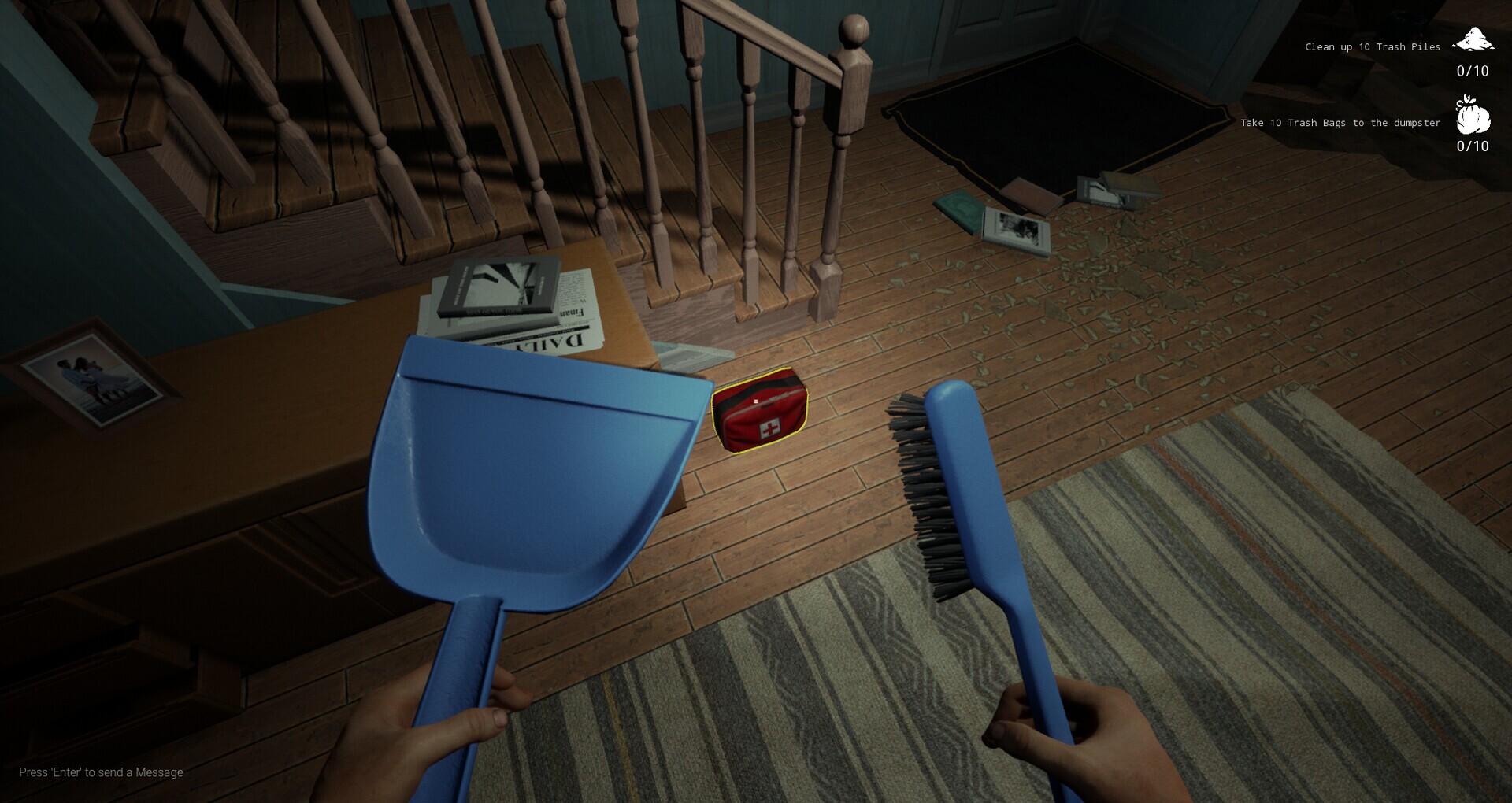Screen dimensions: 1512x803
Task: Expand the 0/10 trash piles counter
Action: pos(1471,71)
